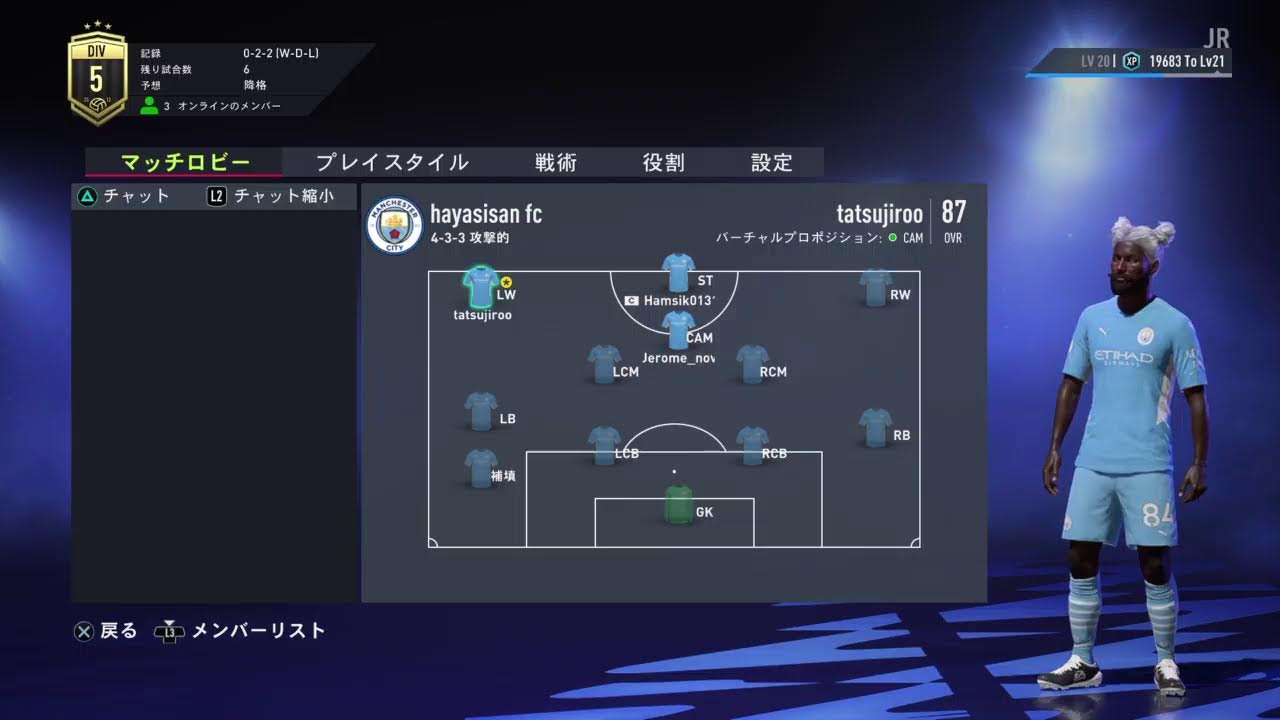Viewport: 1280px width, 720px height.
Task: Click the Manchester City club crest
Action: point(394,225)
